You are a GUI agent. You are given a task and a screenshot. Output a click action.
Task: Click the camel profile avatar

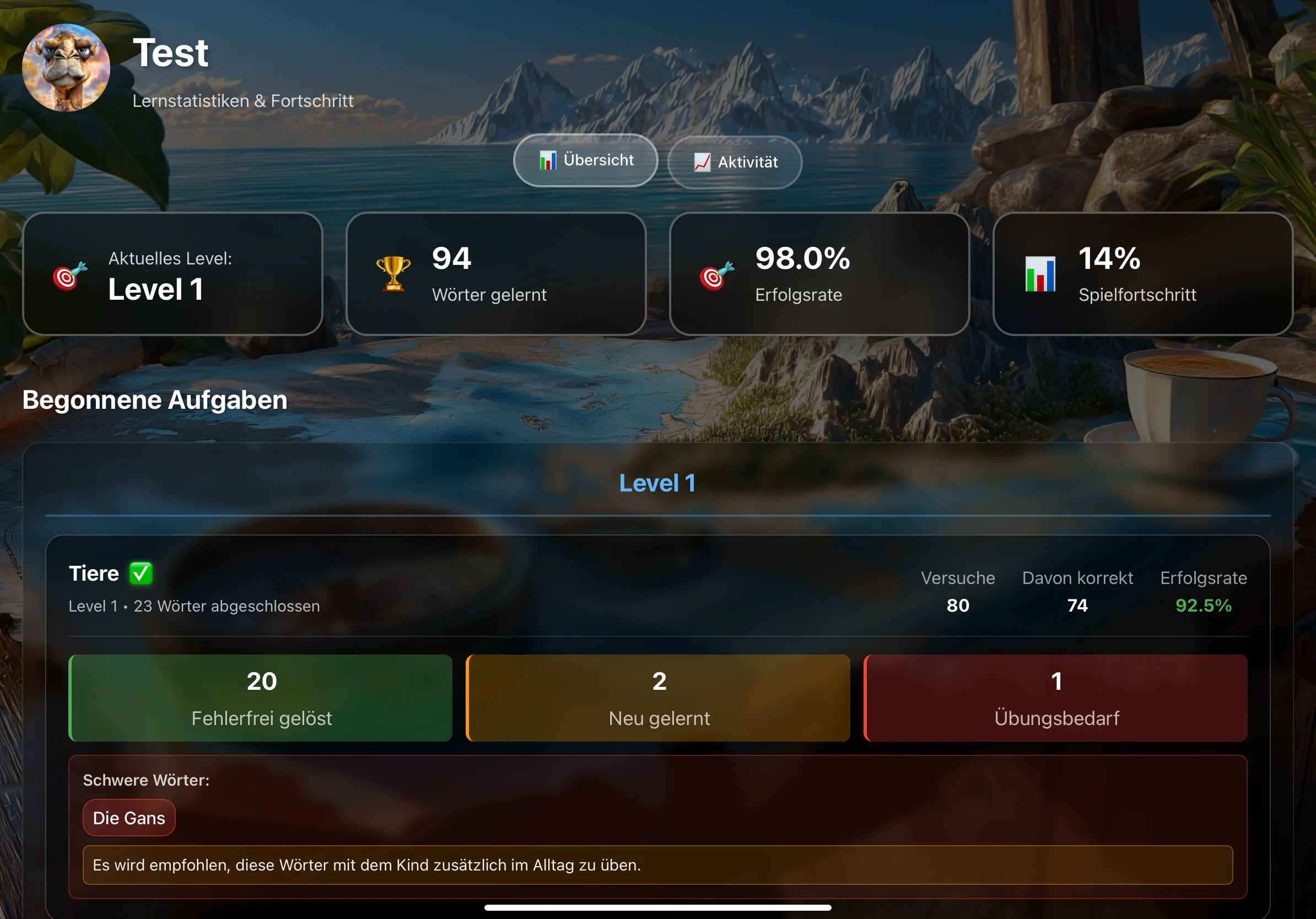[66, 68]
